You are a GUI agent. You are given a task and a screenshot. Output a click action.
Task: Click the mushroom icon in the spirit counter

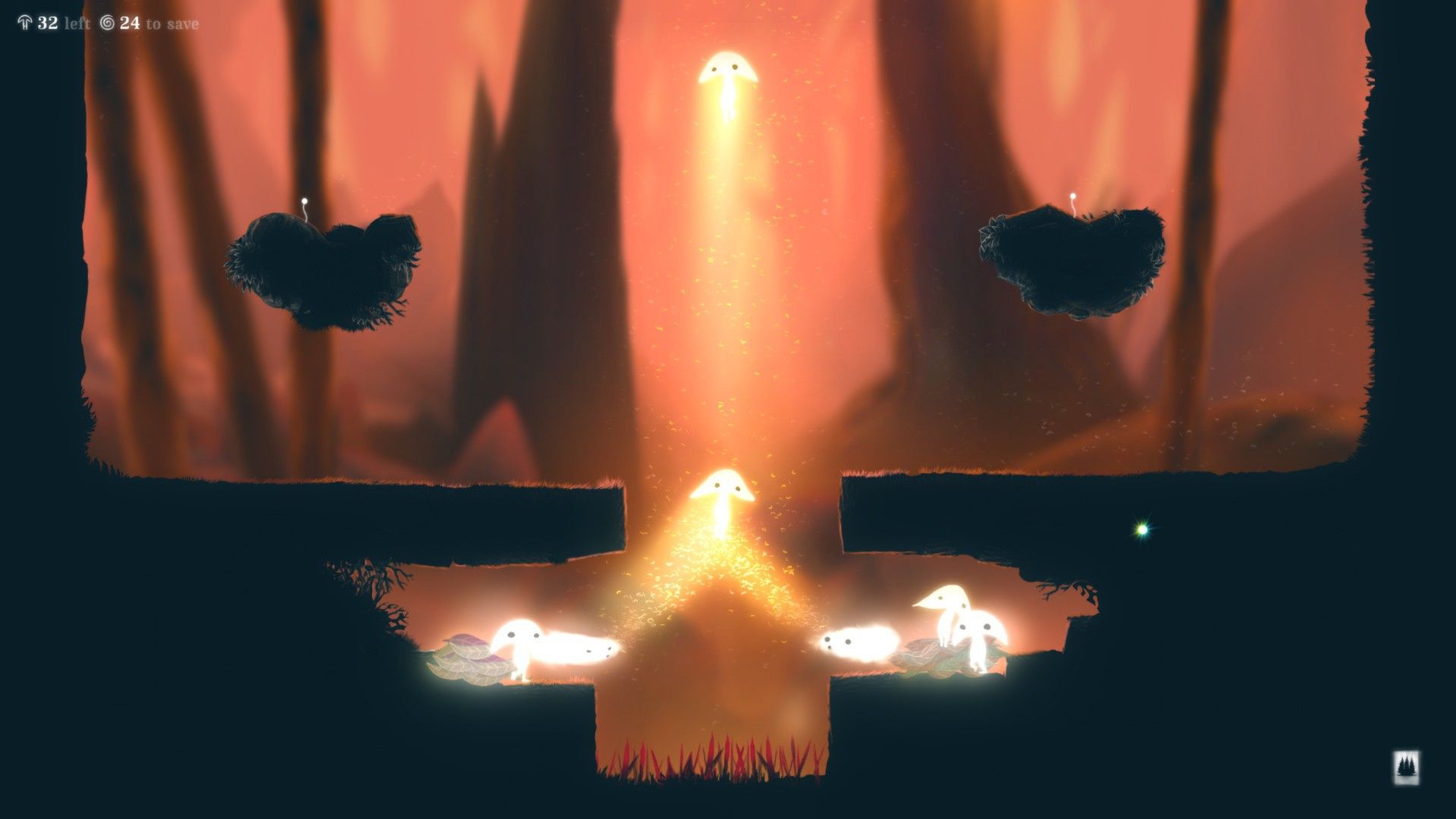click(x=26, y=23)
